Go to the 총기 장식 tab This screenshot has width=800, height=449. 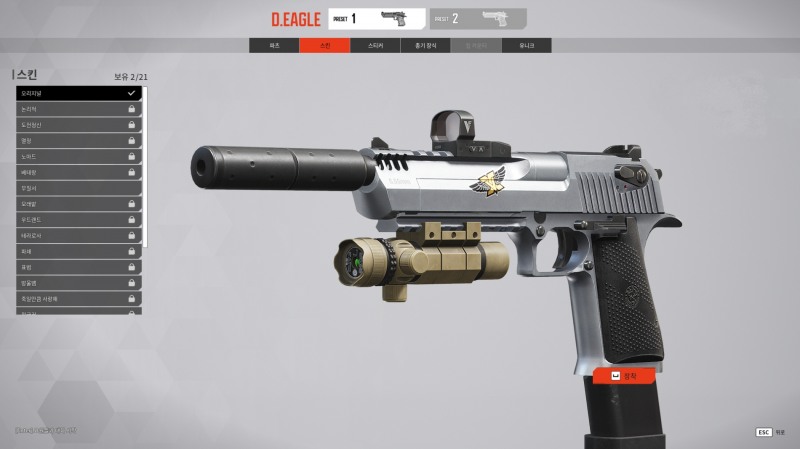tap(425, 46)
